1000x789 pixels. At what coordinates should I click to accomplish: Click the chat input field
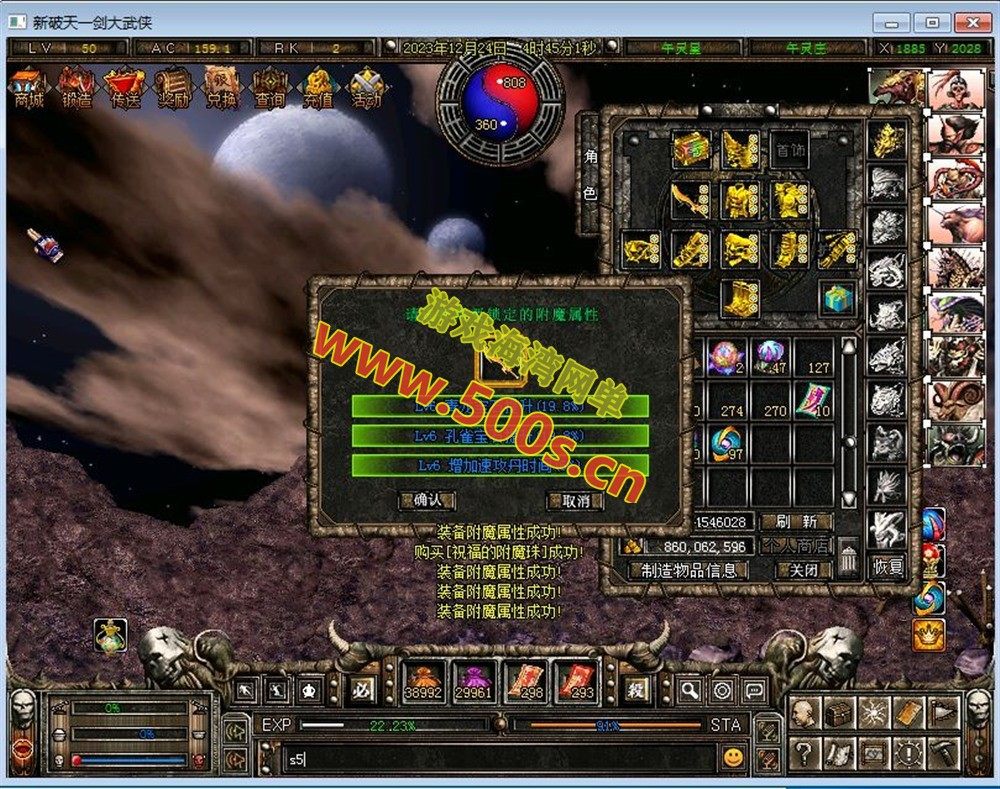[500, 758]
